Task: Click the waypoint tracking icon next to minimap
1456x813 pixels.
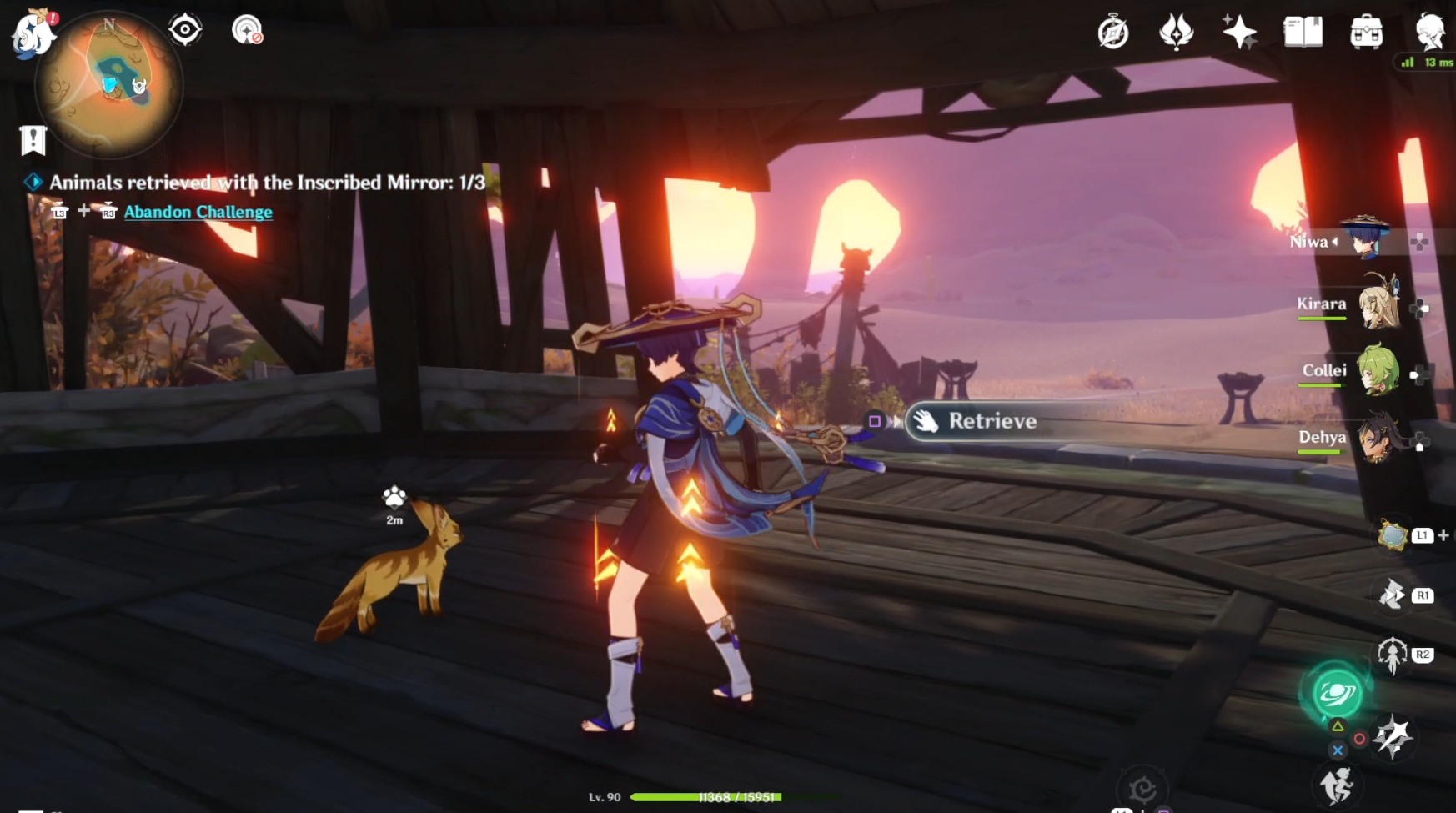Action: click(183, 29)
